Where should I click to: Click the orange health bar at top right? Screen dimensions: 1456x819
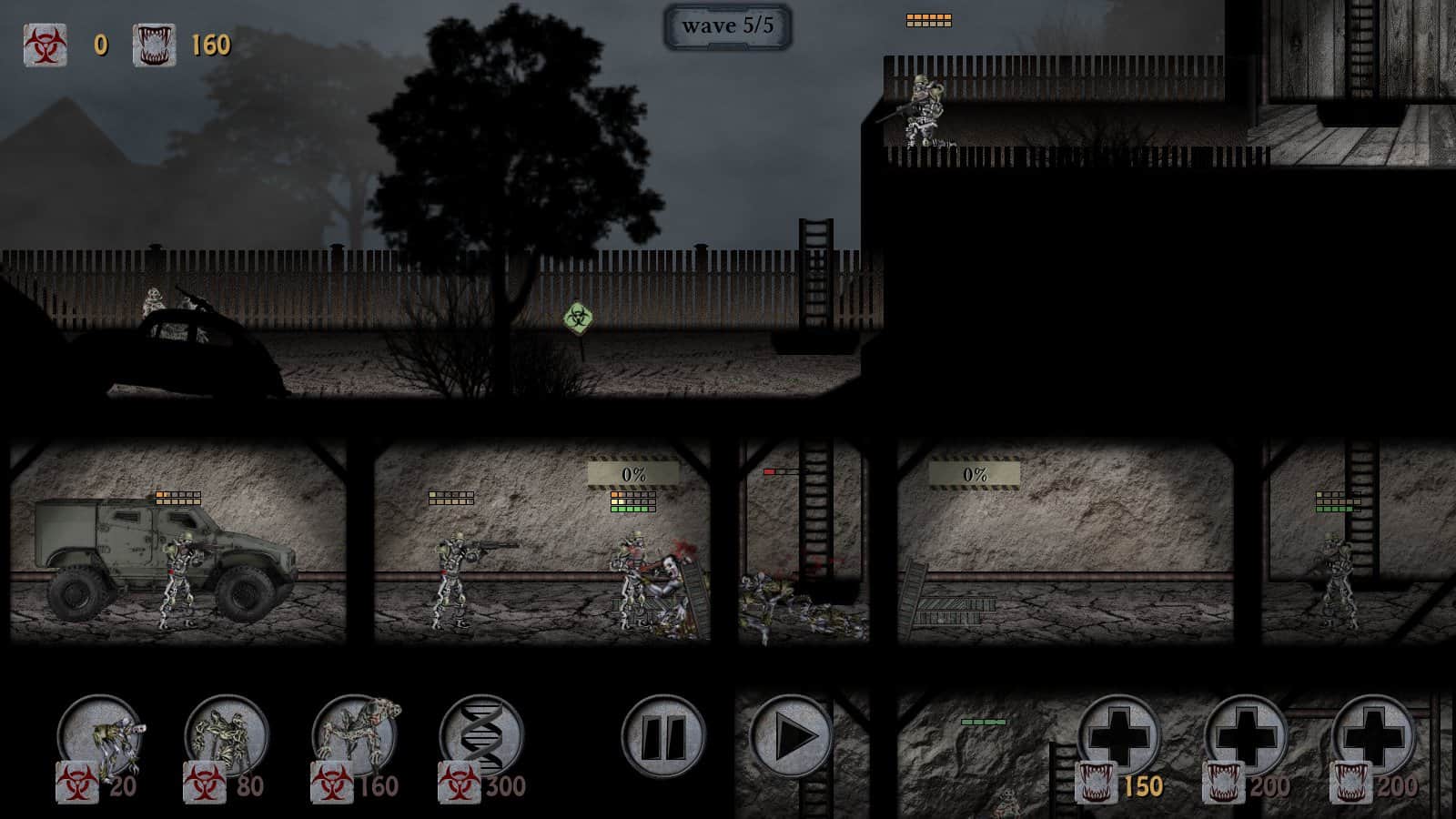click(928, 16)
